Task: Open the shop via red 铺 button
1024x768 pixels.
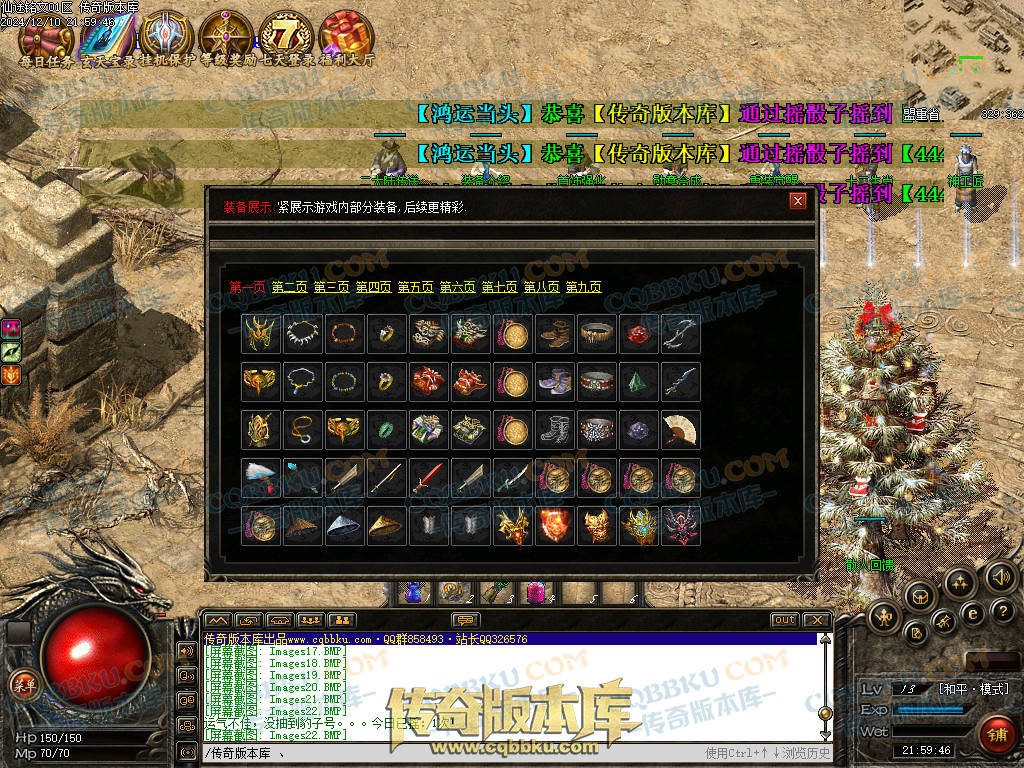Action: [996, 734]
